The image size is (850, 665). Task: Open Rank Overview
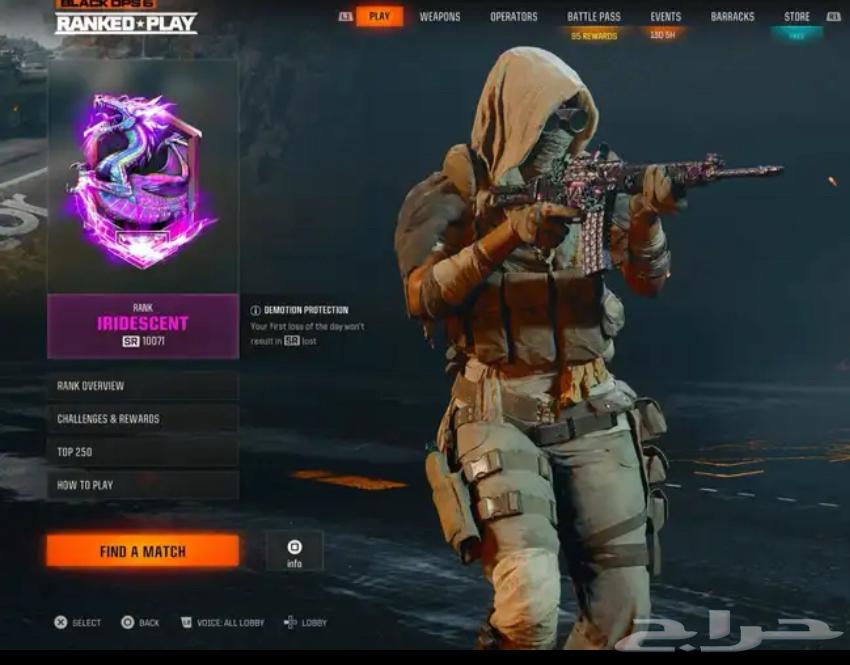[x=142, y=386]
